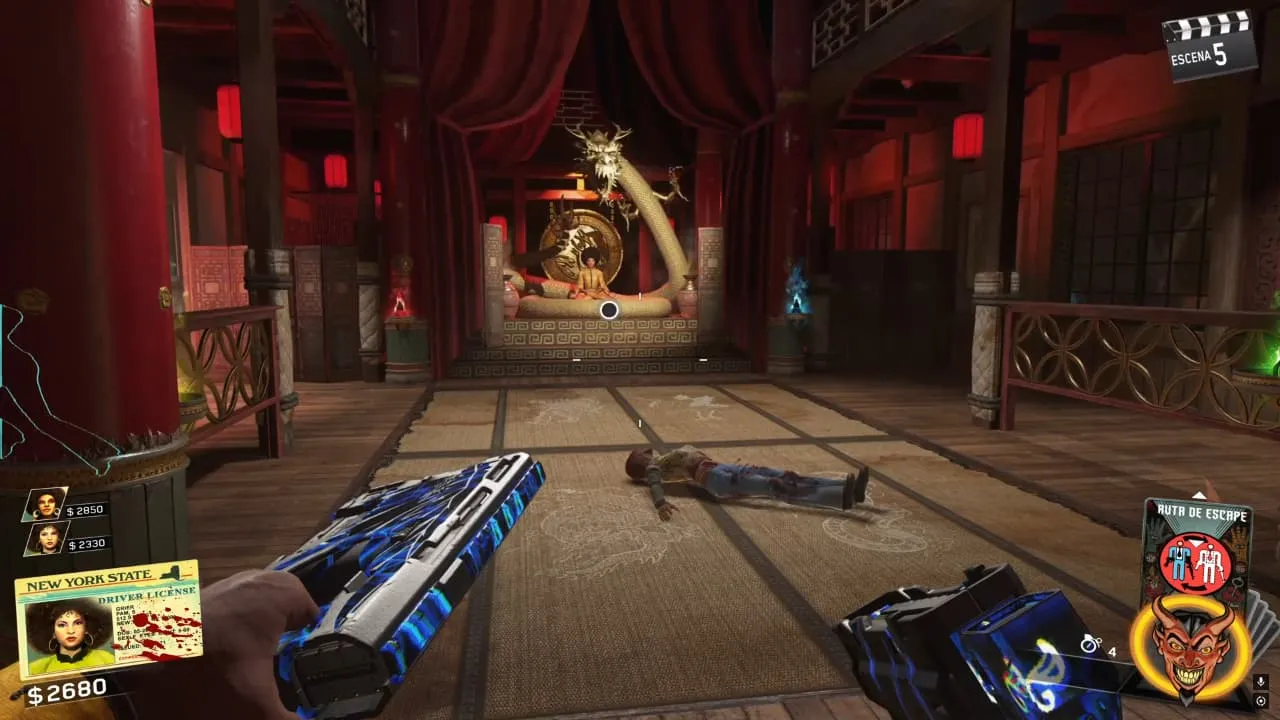Screen dimensions: 1280x720
Task: Select the teammate portrait with $2850
Action: click(45, 503)
